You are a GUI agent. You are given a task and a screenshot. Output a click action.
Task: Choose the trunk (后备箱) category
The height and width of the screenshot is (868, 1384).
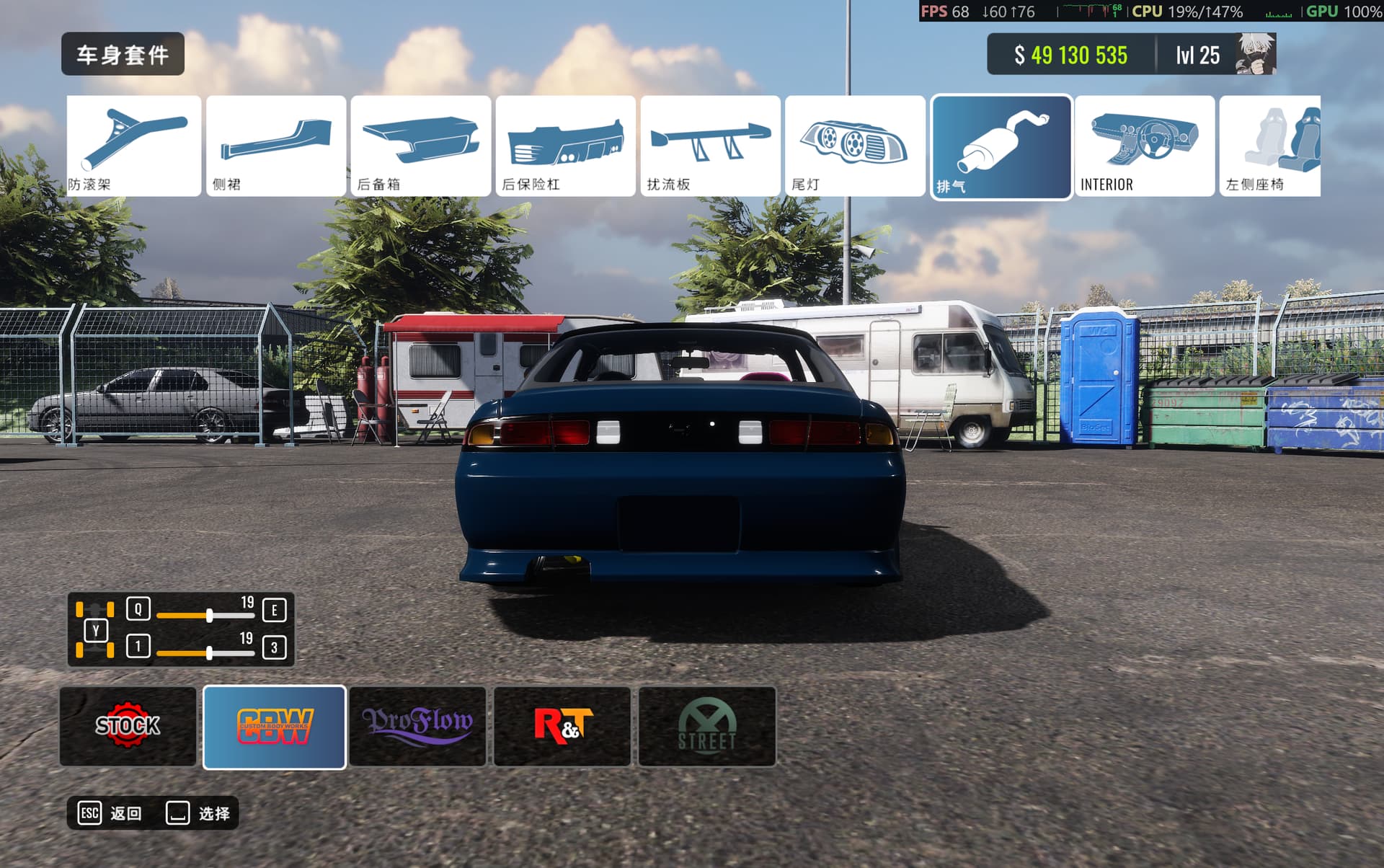421,146
